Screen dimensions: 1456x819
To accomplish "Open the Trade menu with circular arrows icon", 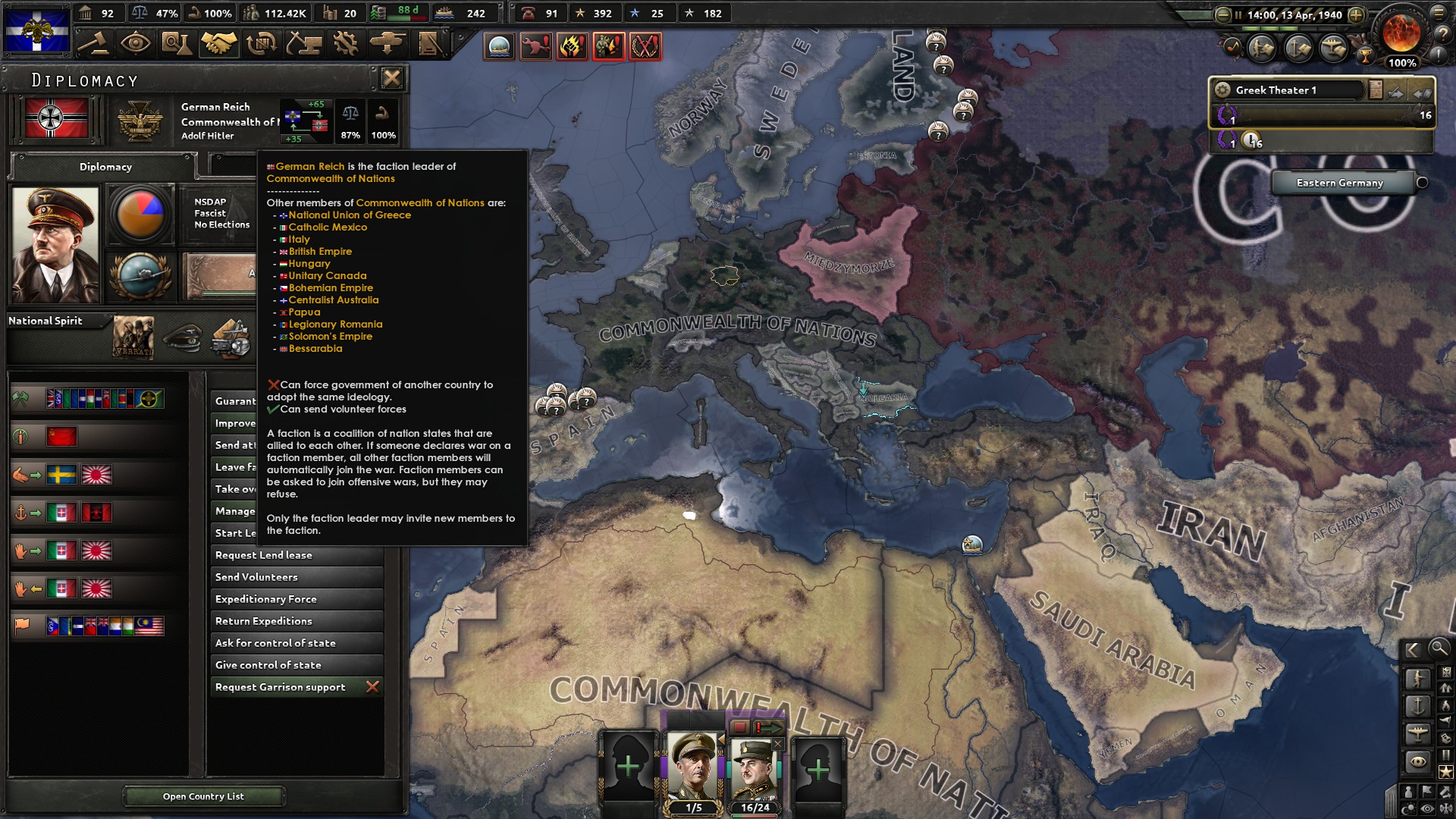I will (259, 45).
